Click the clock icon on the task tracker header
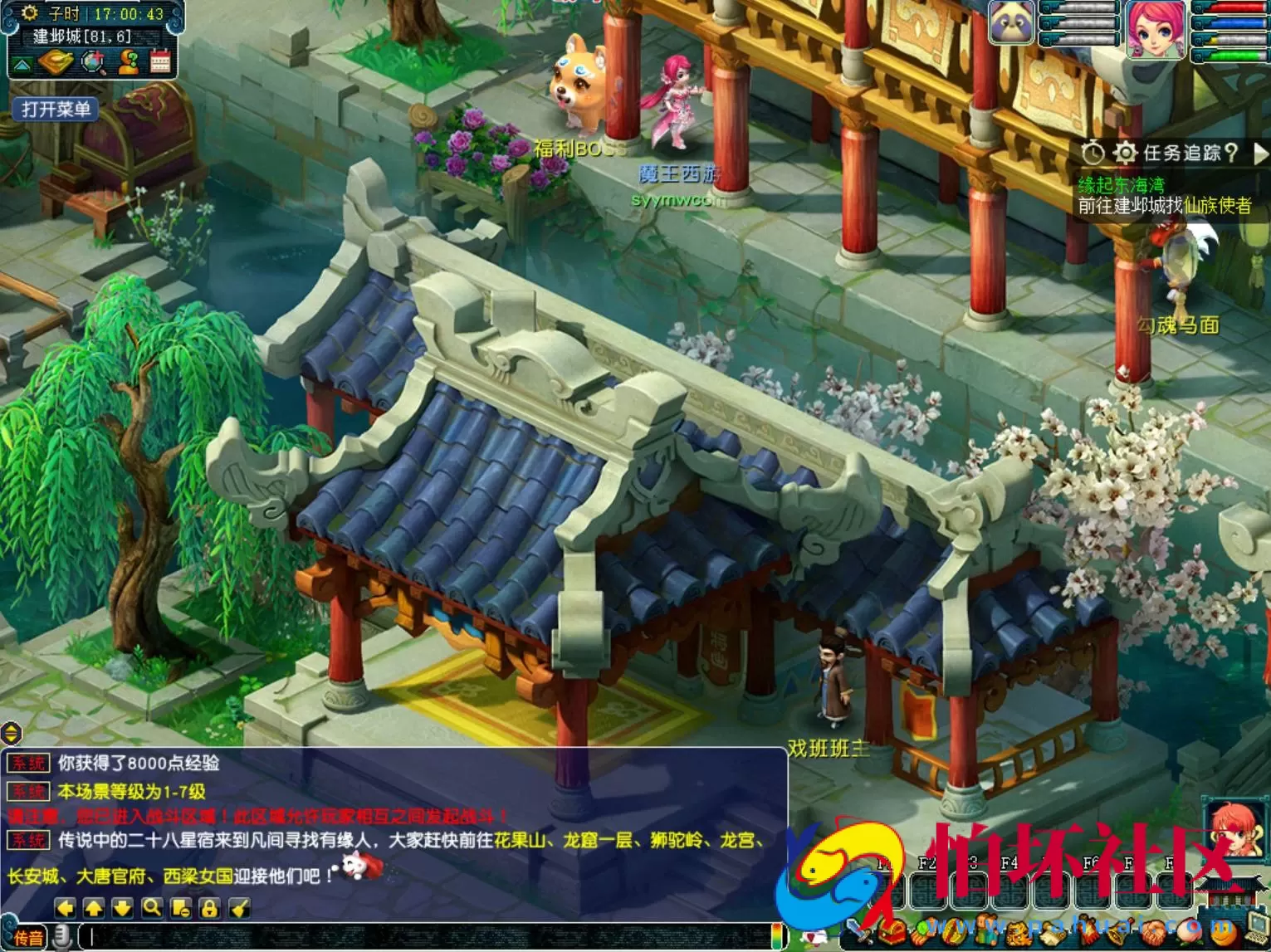The height and width of the screenshot is (952, 1271). click(1093, 153)
